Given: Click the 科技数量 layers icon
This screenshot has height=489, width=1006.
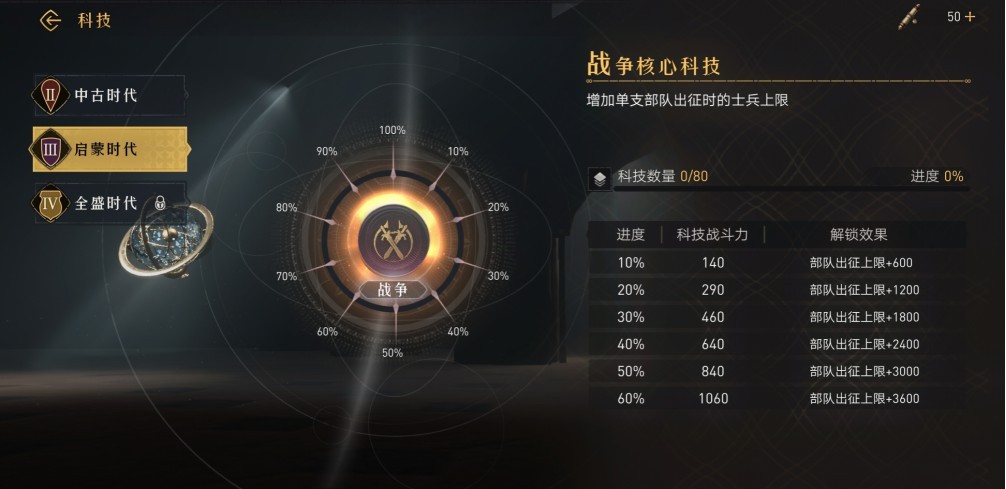Looking at the screenshot, I should [x=598, y=178].
